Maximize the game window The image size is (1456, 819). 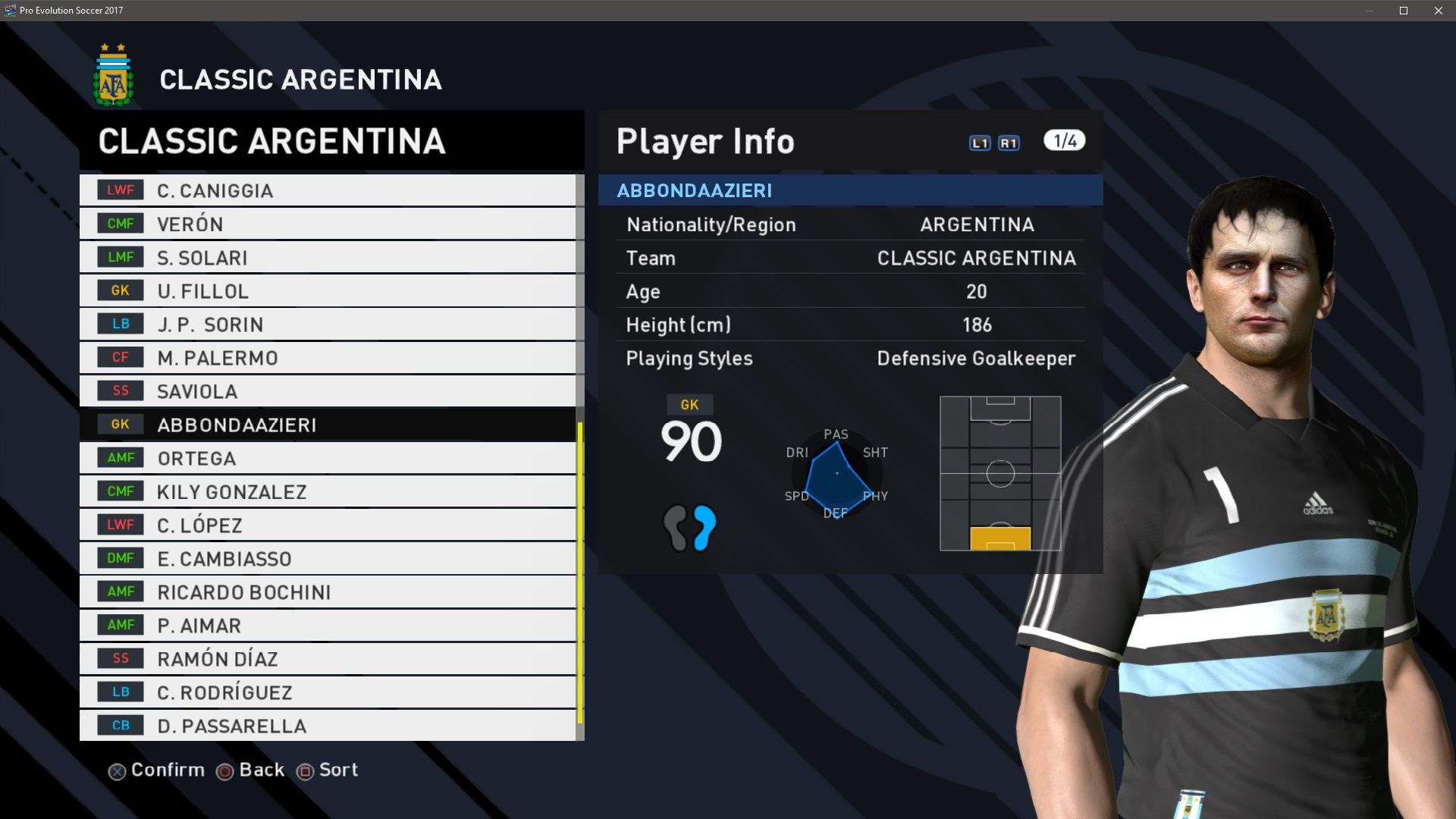(1404, 11)
